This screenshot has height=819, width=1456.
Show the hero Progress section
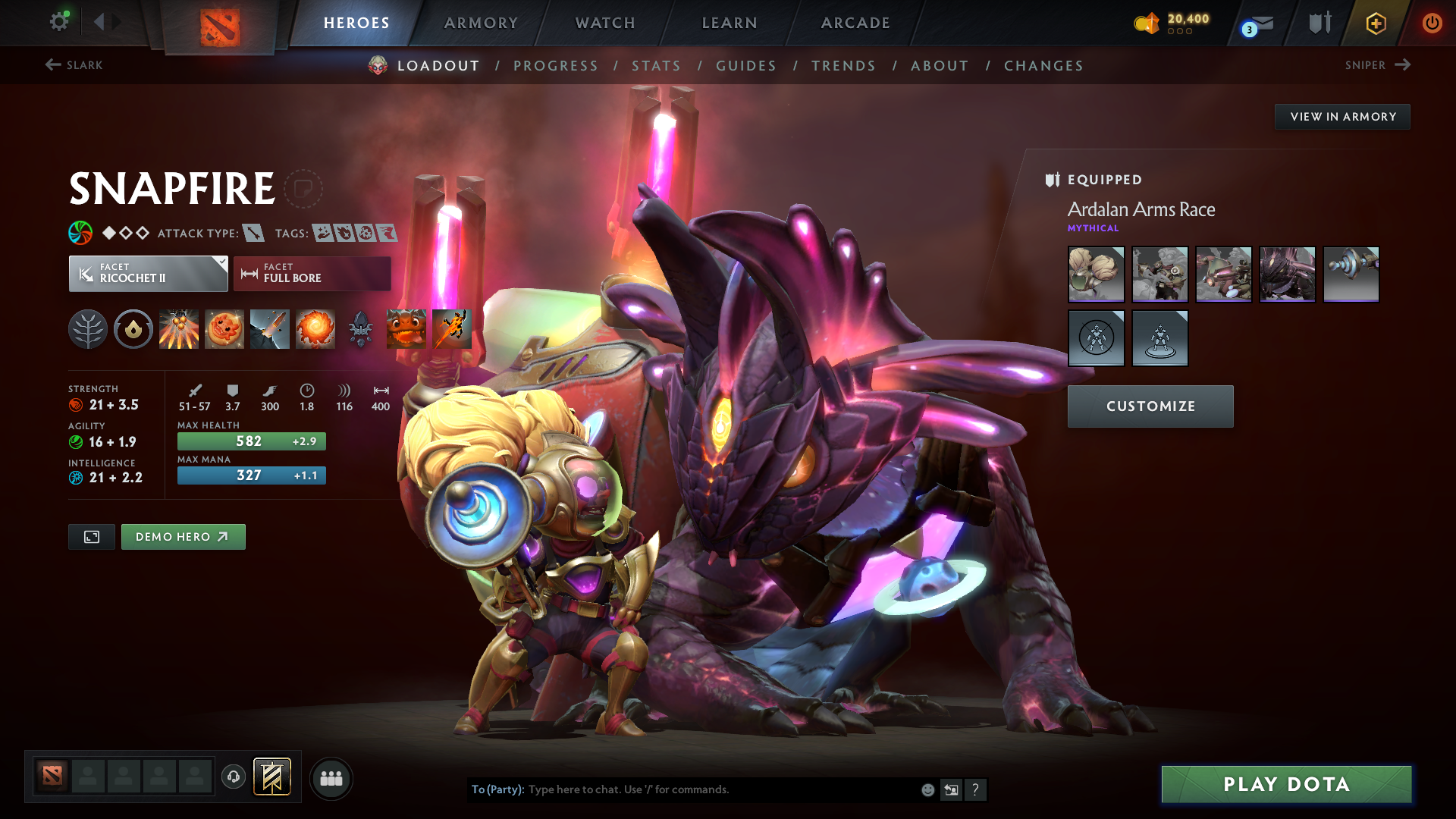click(556, 66)
